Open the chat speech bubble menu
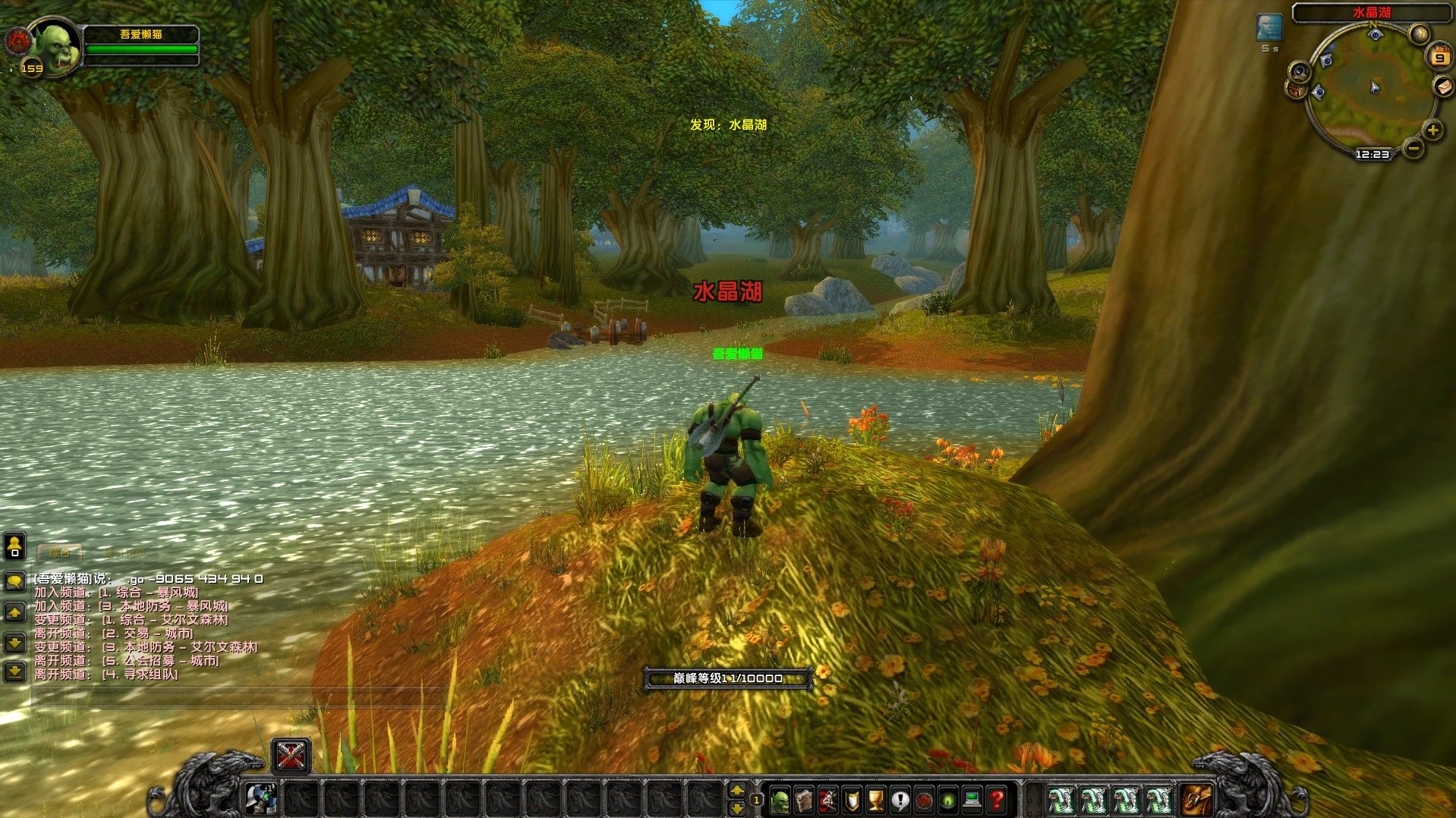 [14, 582]
